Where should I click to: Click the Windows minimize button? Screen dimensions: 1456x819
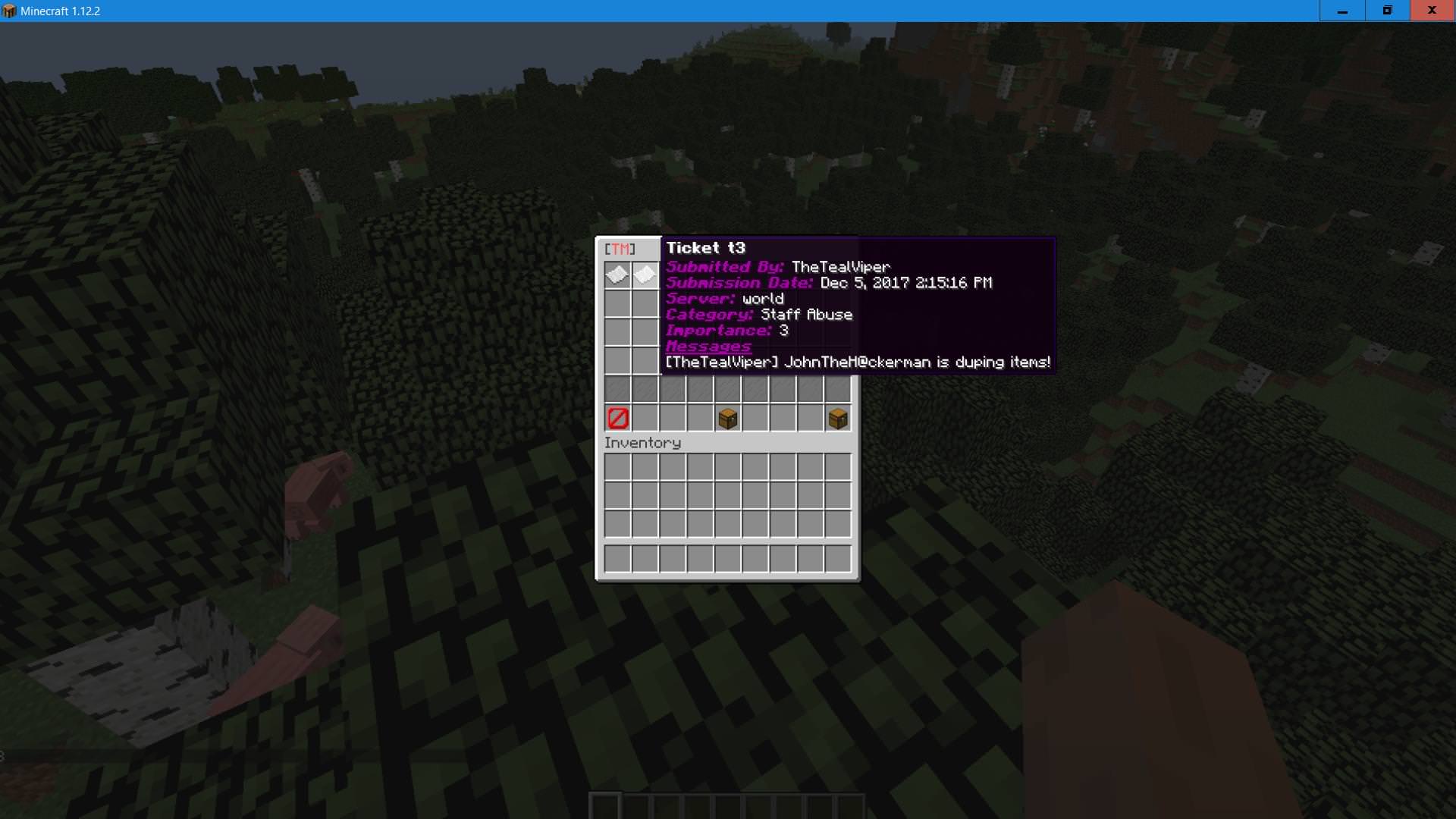[1341, 11]
